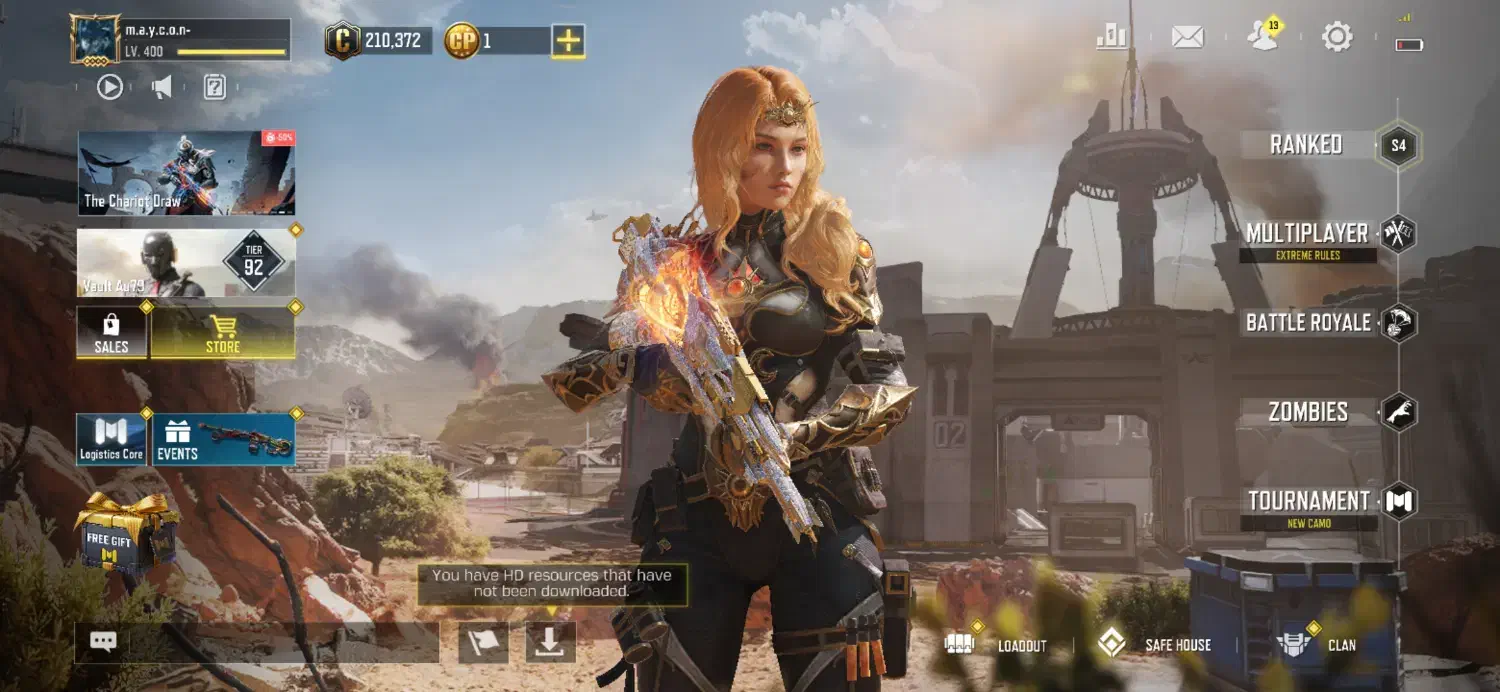Select Multiplayer mode

coord(1307,234)
